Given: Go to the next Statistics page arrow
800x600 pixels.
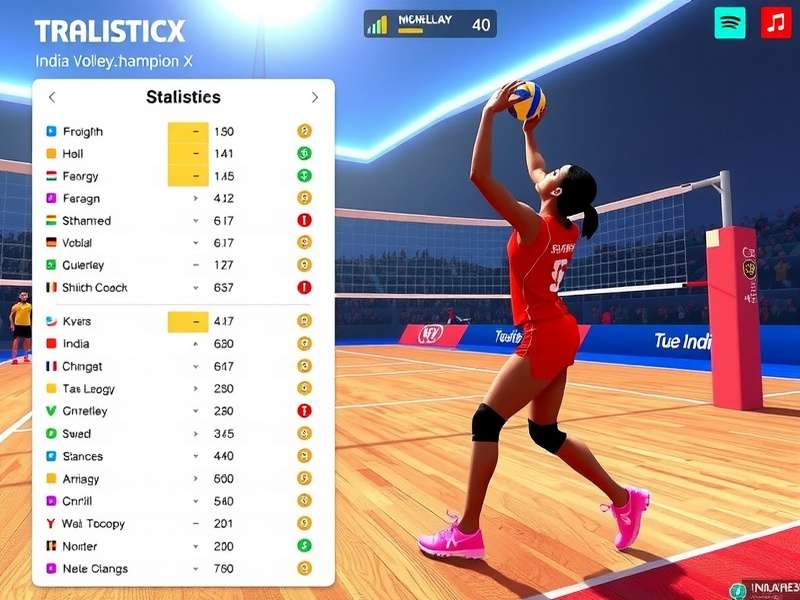Looking at the screenshot, I should [x=314, y=97].
